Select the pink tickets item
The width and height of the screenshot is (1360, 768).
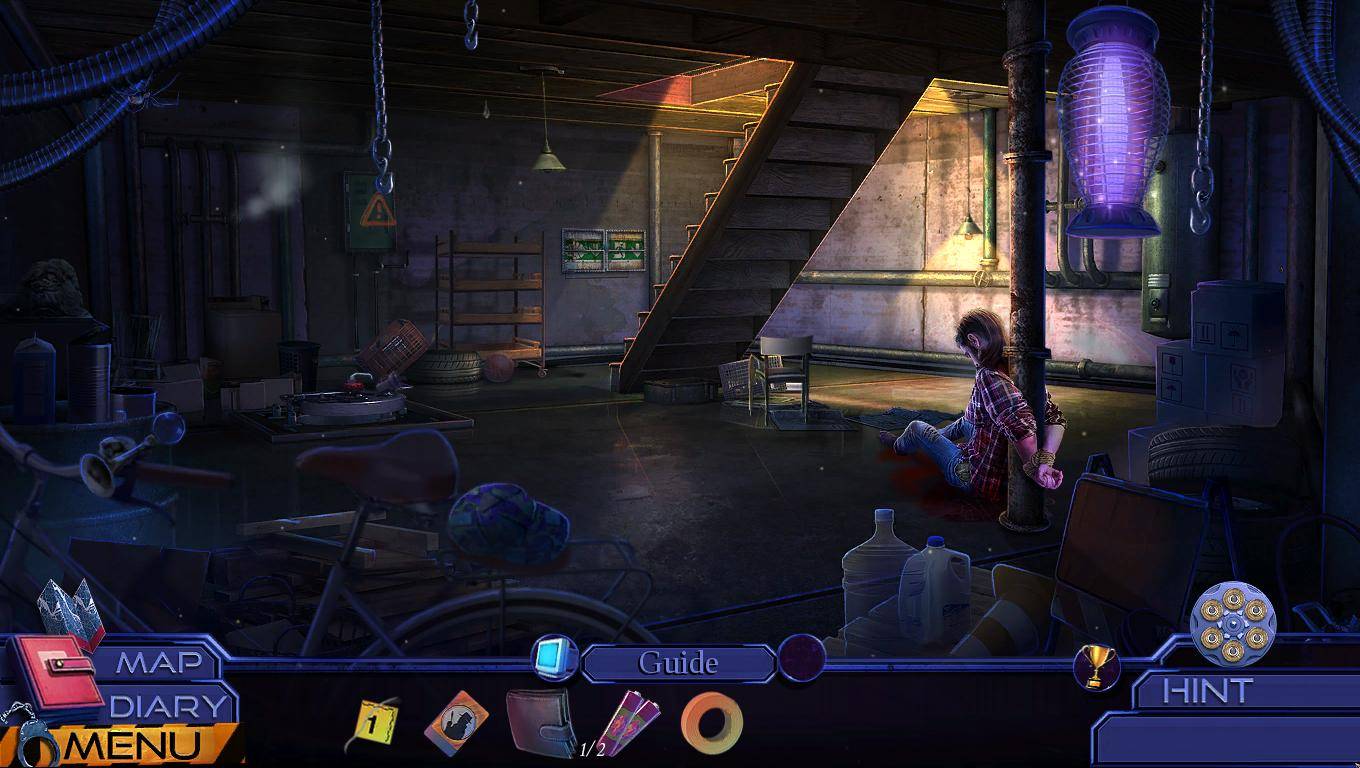coord(632,721)
